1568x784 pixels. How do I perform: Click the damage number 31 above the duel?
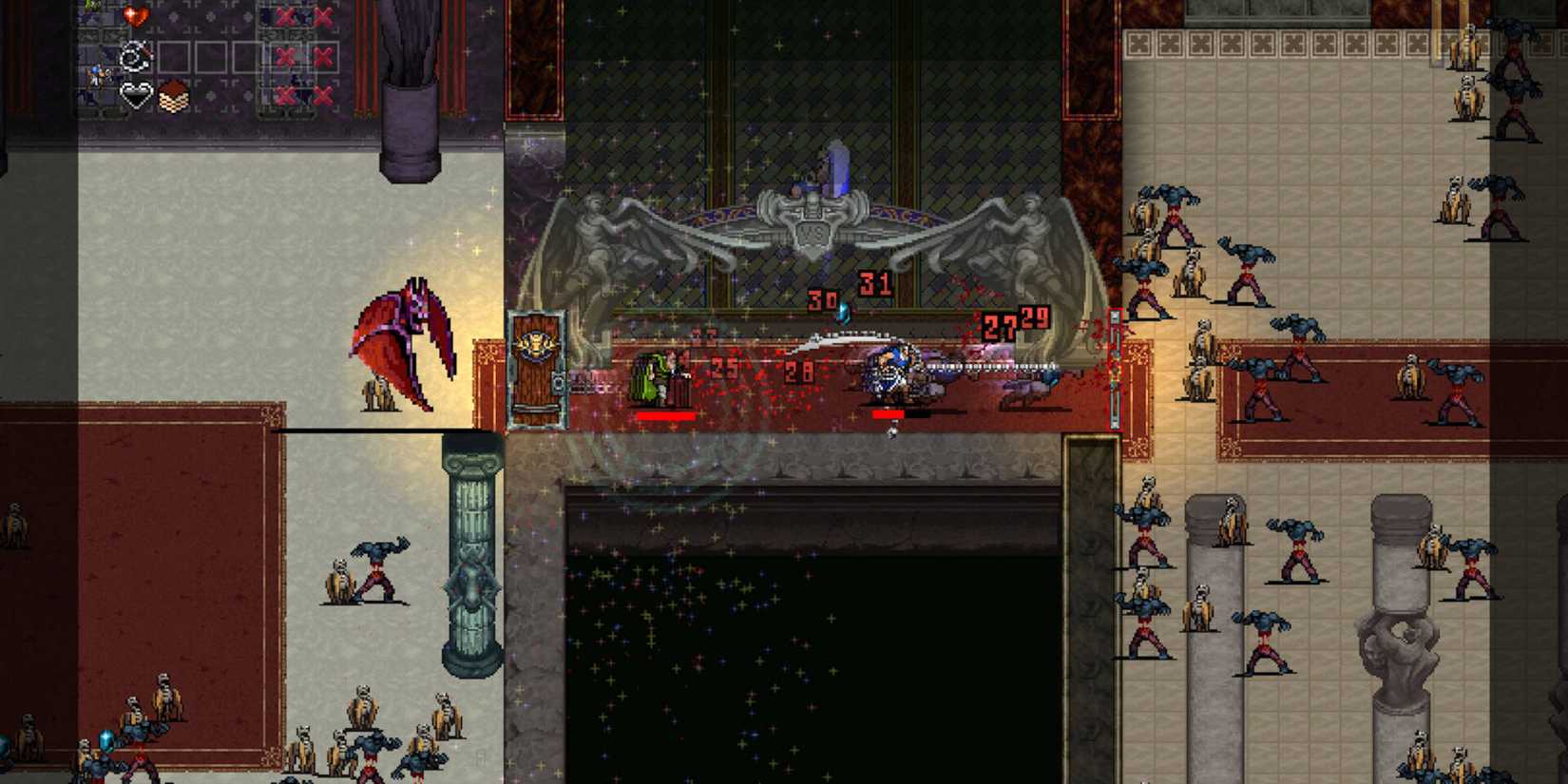click(x=874, y=283)
